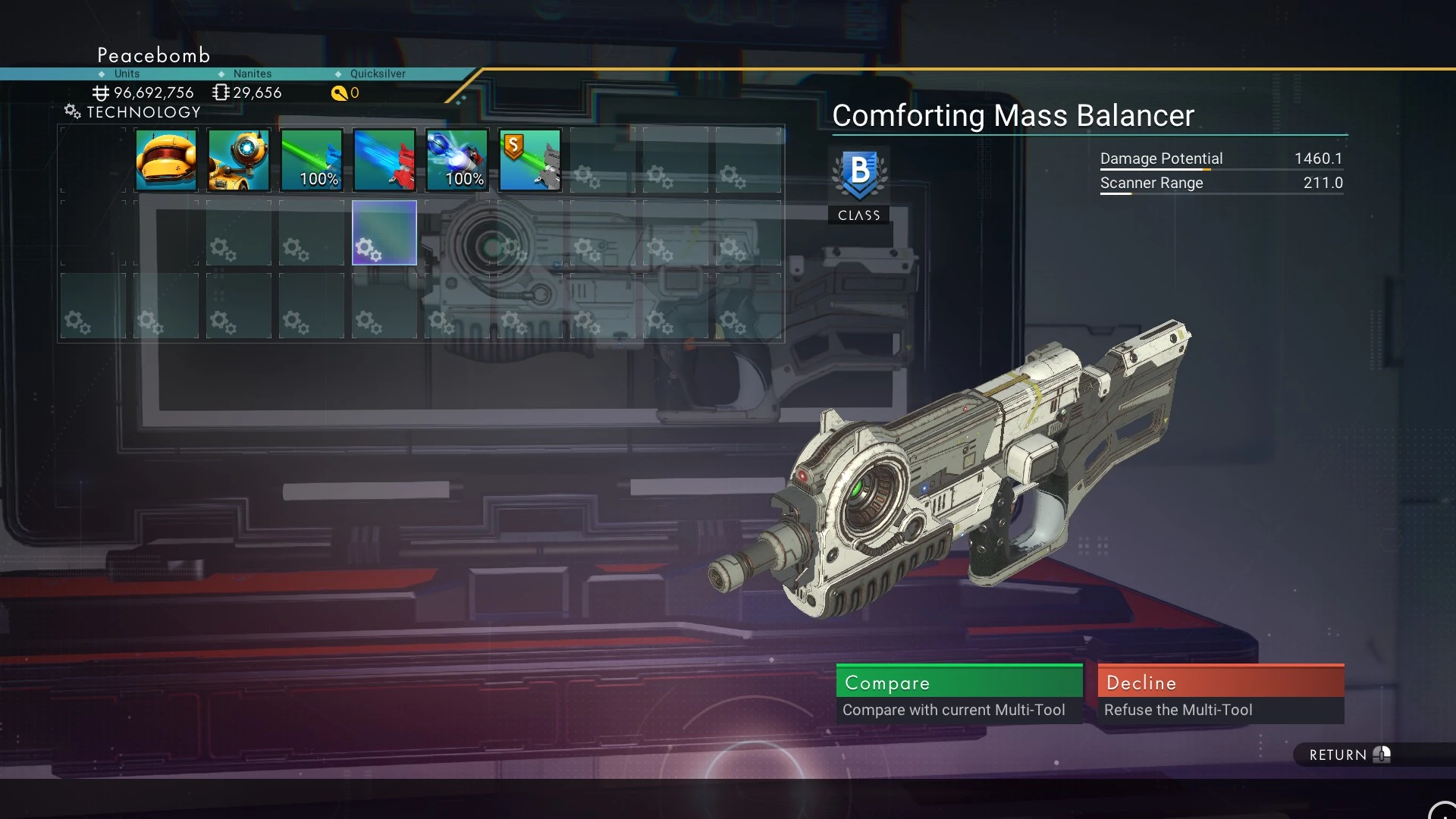Pick the blue Boltcaster technology slot

tap(457, 160)
